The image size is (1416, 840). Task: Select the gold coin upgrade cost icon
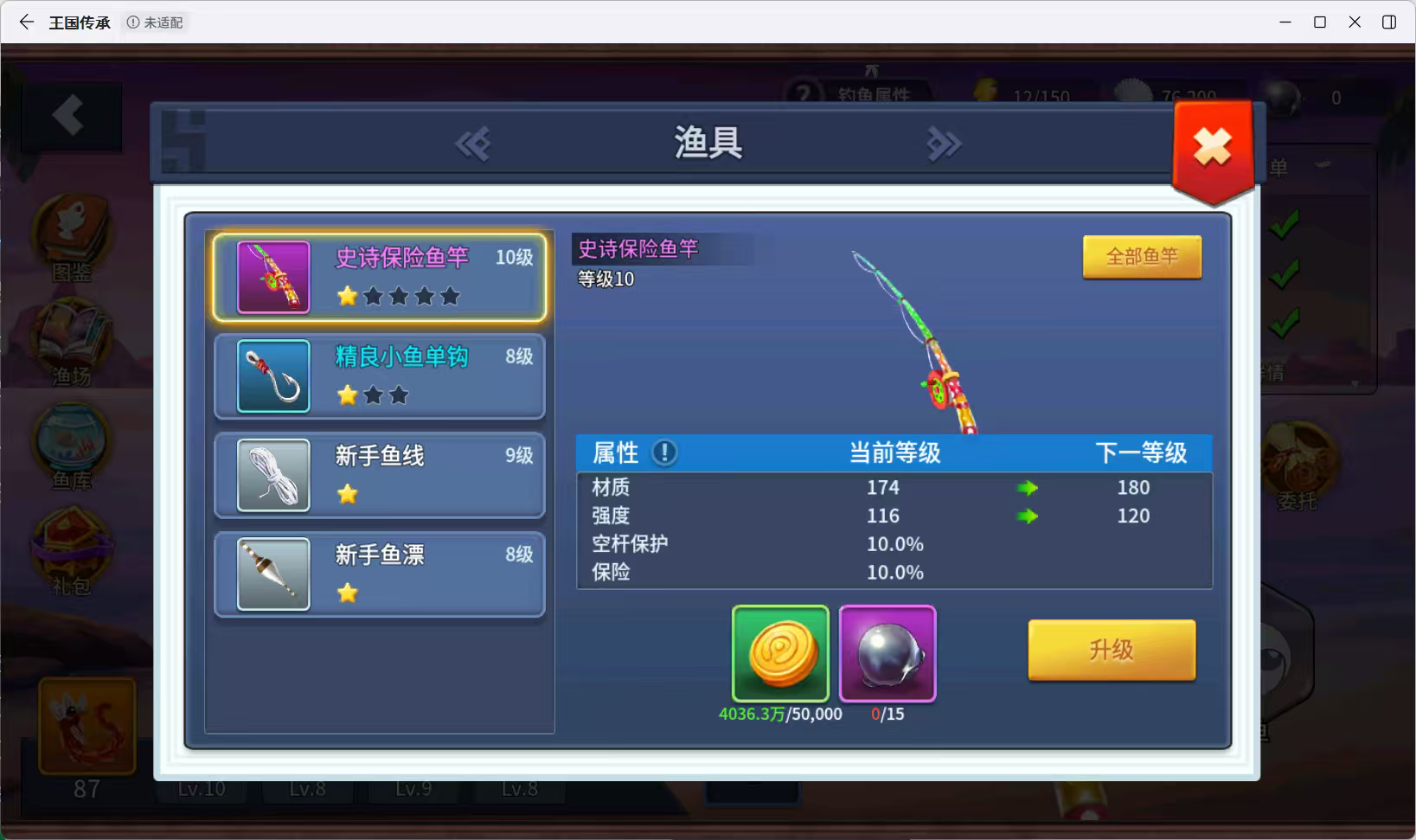(779, 655)
